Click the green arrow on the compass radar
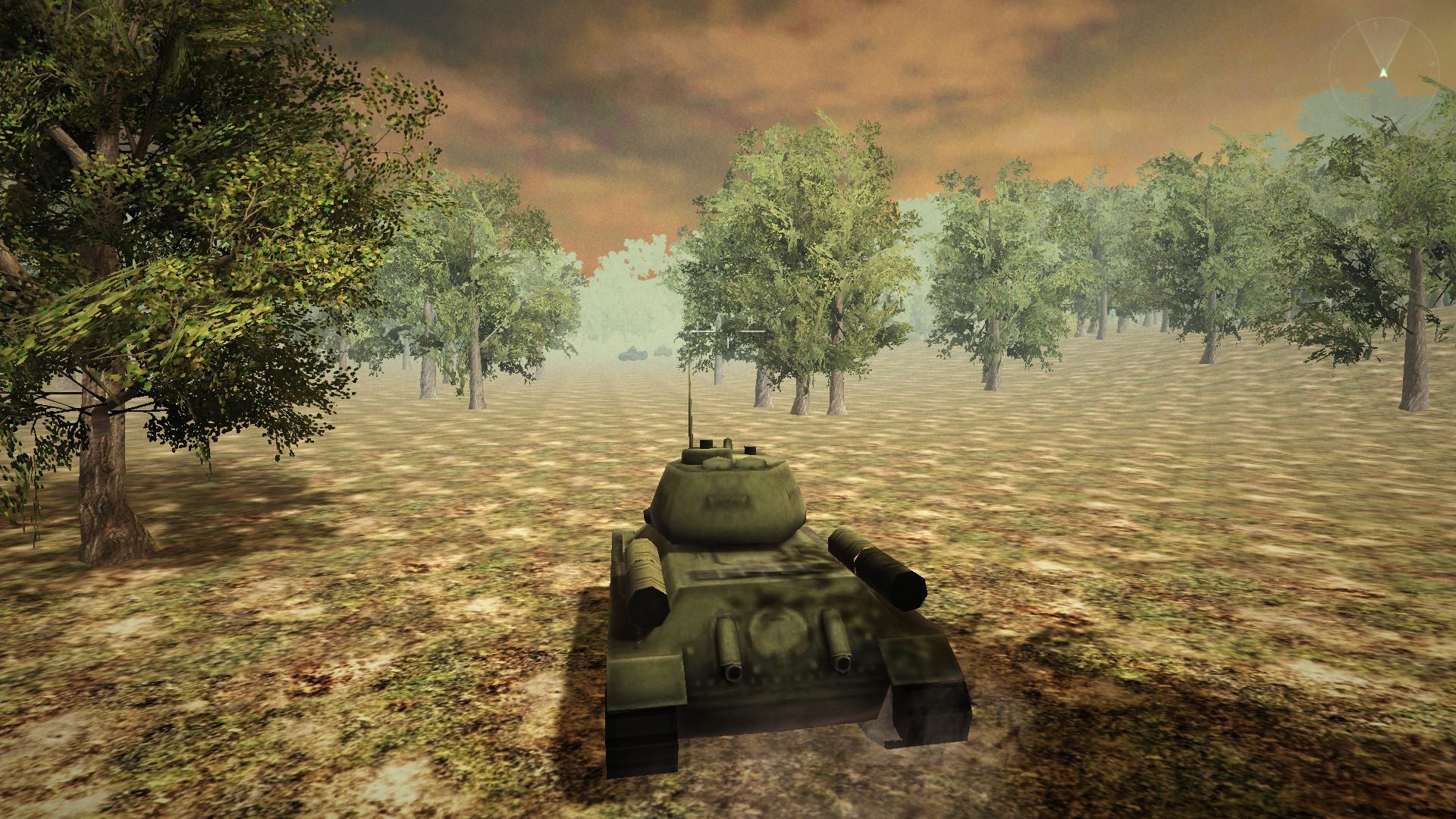 1382,72
